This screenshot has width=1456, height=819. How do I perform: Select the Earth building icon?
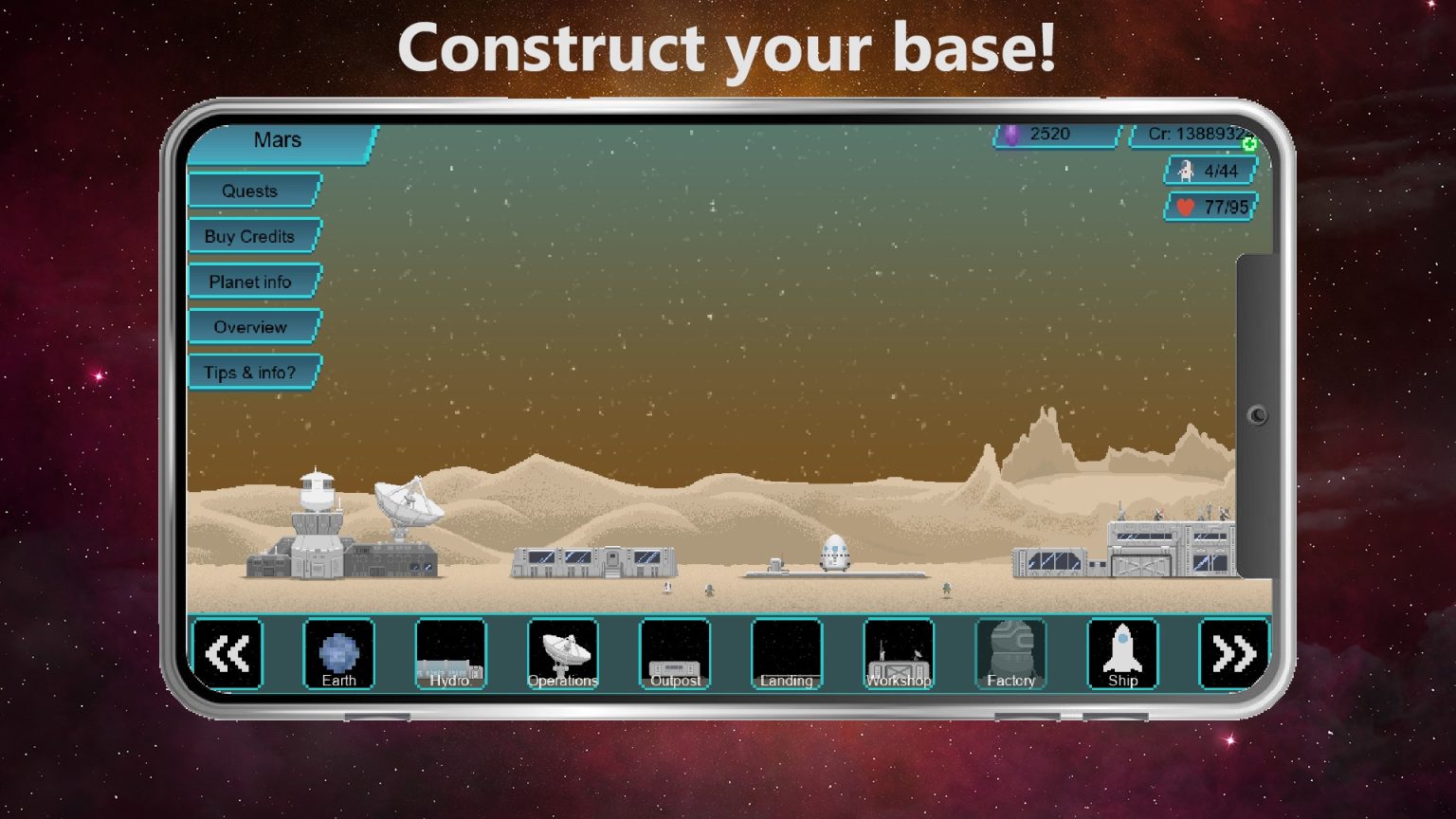338,652
